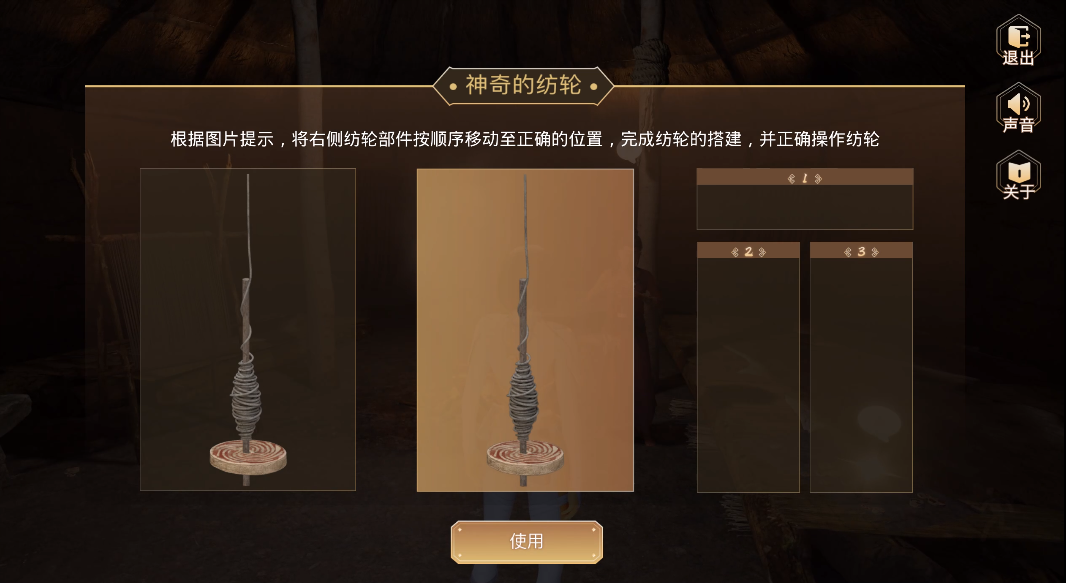
Task: Click the 使用 (Use) button
Action: (526, 542)
